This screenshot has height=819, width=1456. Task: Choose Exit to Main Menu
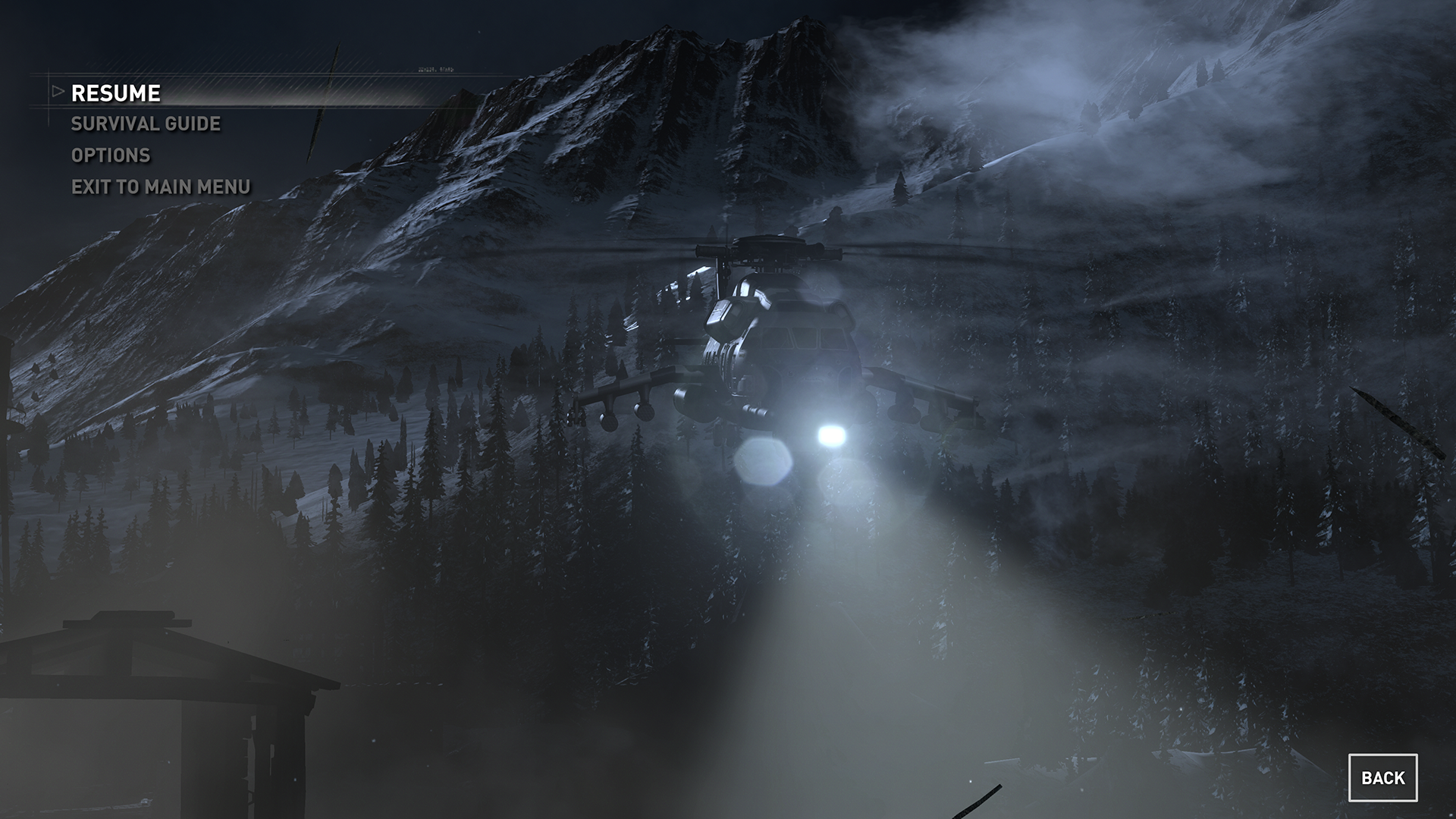(161, 187)
